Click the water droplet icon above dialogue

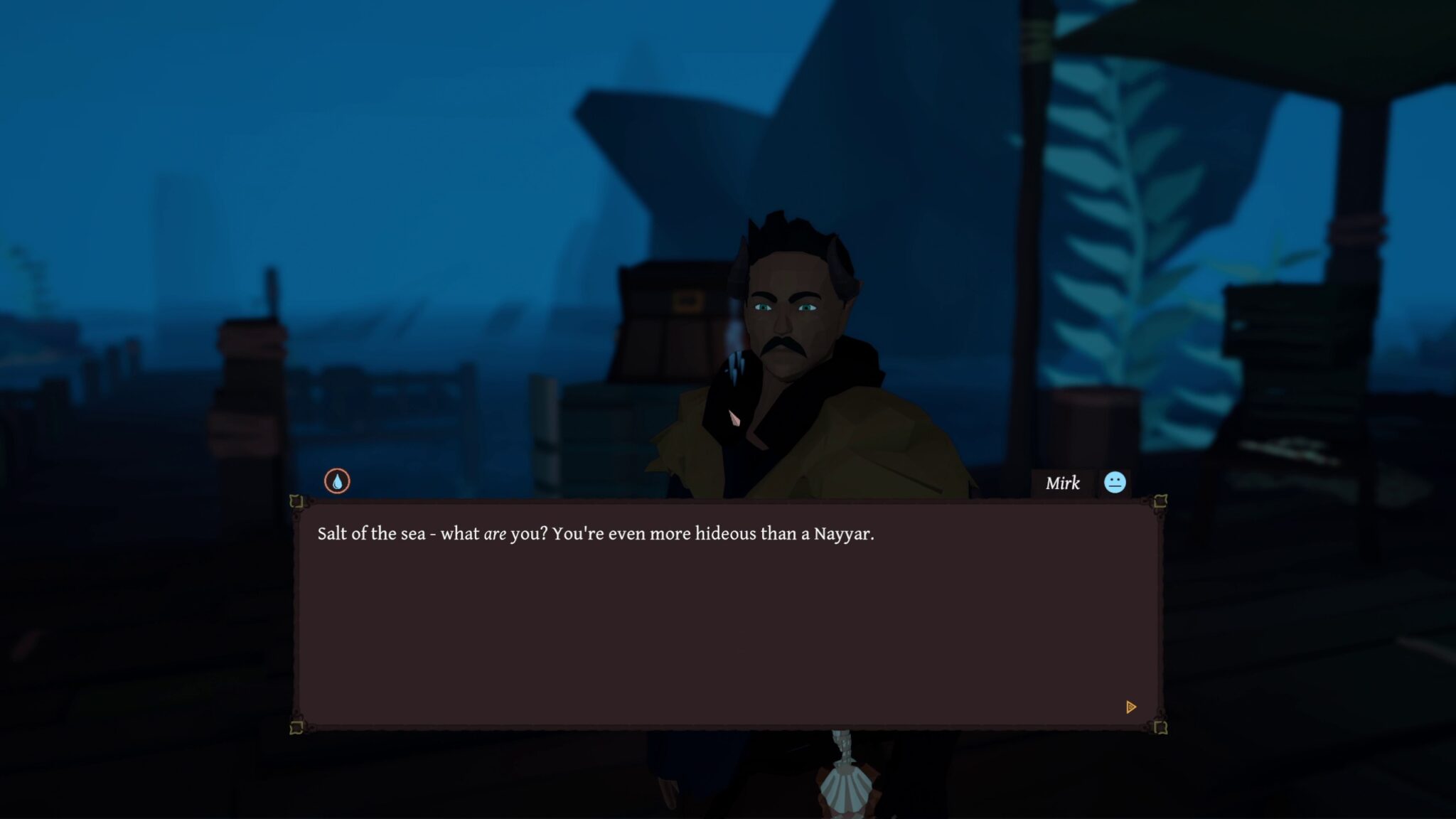tap(337, 481)
